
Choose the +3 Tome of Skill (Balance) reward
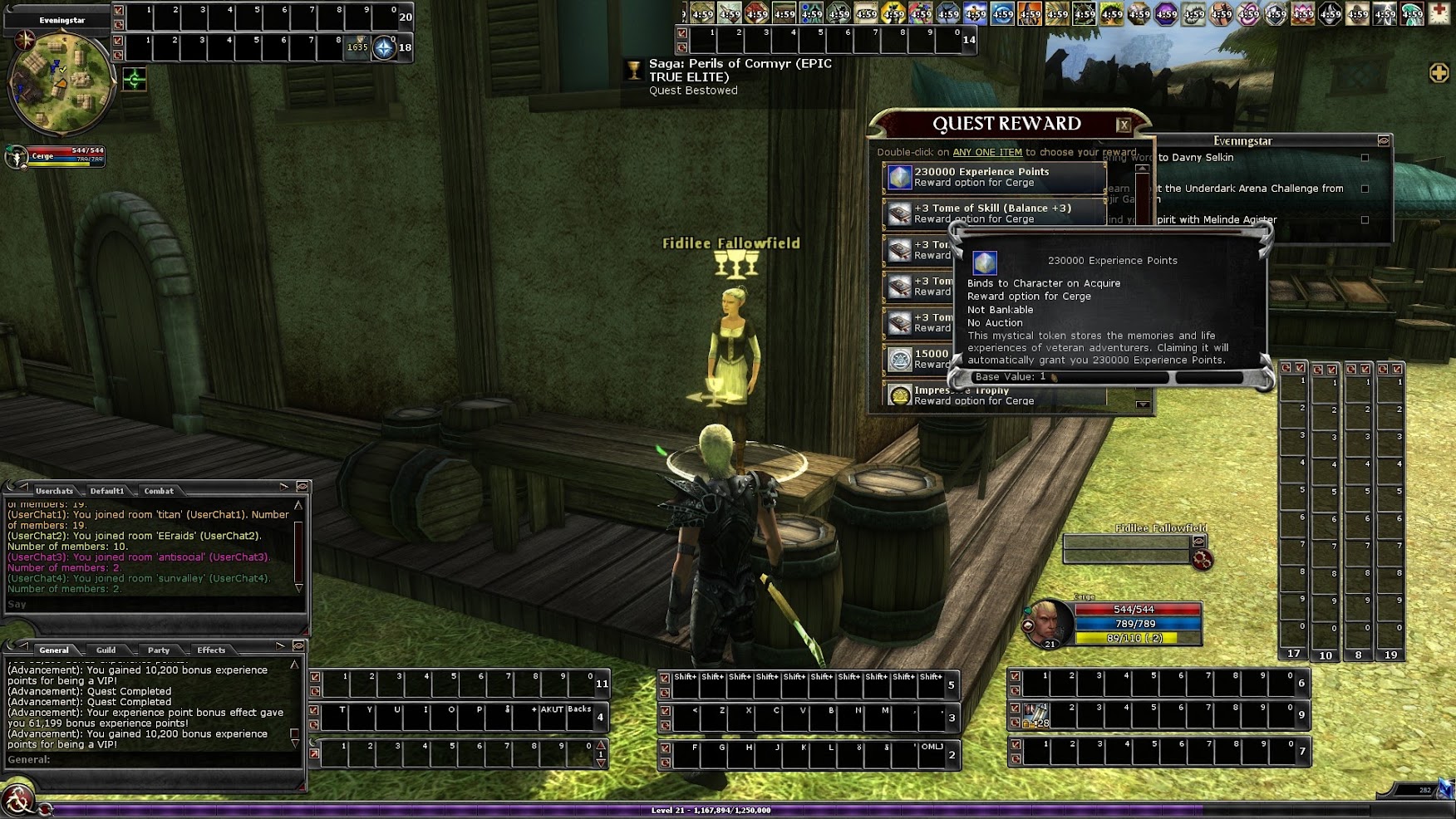pyautogui.click(x=994, y=213)
